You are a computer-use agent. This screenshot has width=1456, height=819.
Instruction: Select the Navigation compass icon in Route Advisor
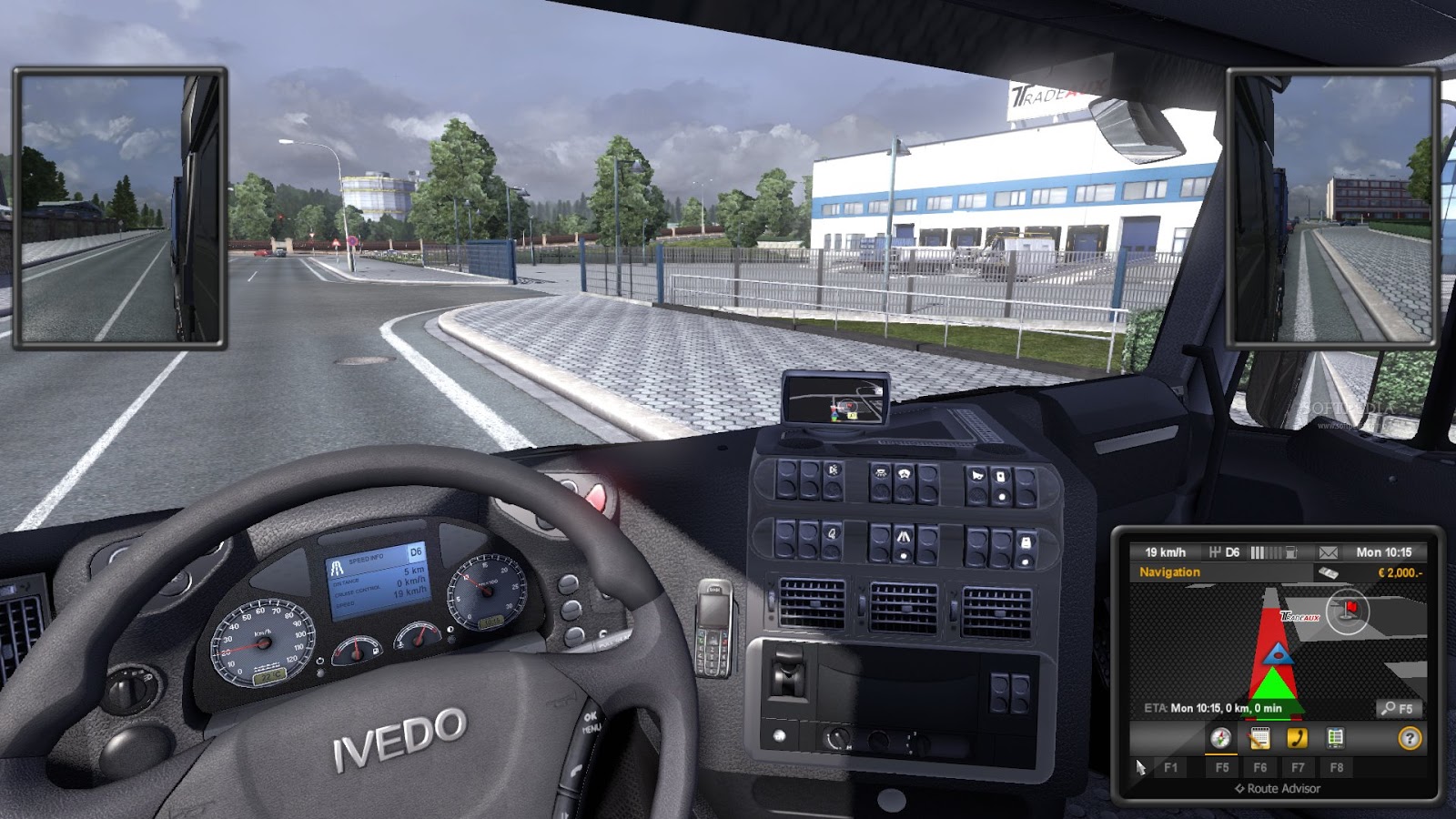(x=1219, y=739)
